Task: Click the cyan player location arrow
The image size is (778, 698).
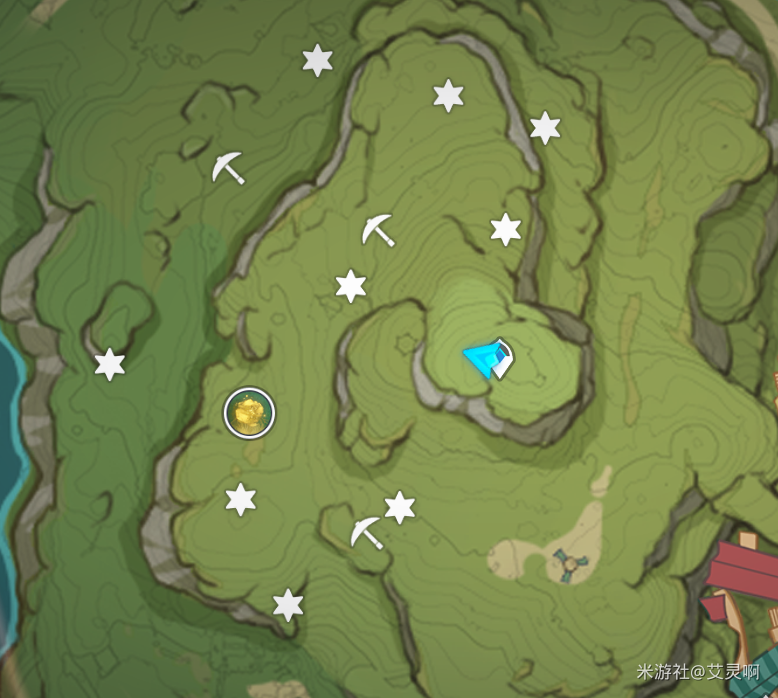Action: pos(487,359)
